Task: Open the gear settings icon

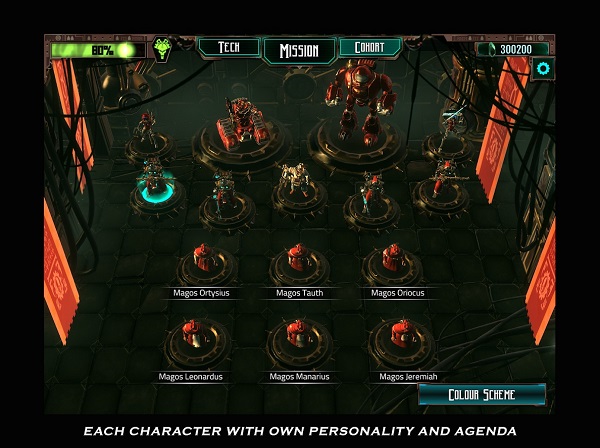Action: tap(543, 69)
